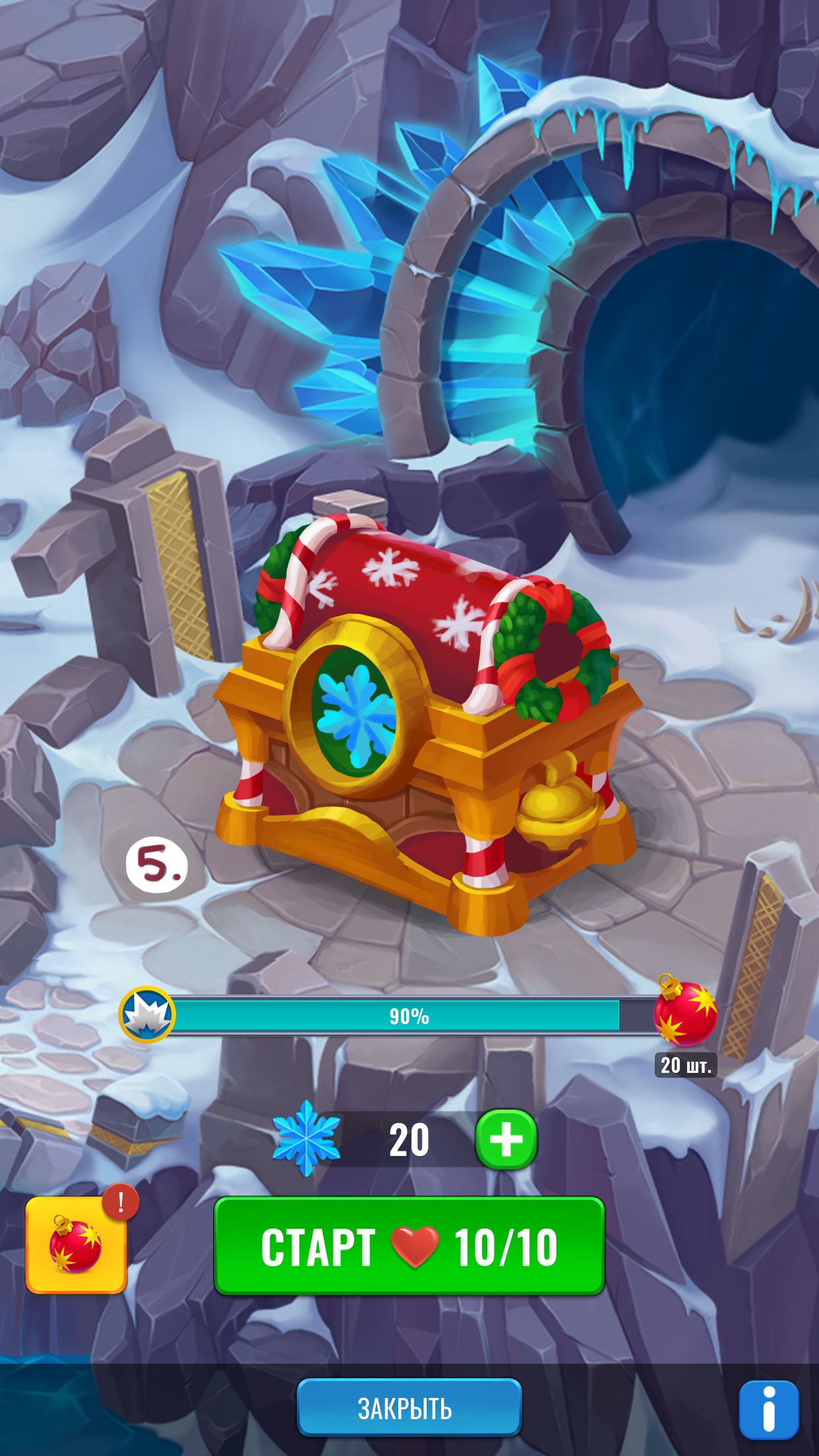The image size is (819, 1456).
Task: Start the level with the green СТАРТ button
Action: (x=409, y=1246)
